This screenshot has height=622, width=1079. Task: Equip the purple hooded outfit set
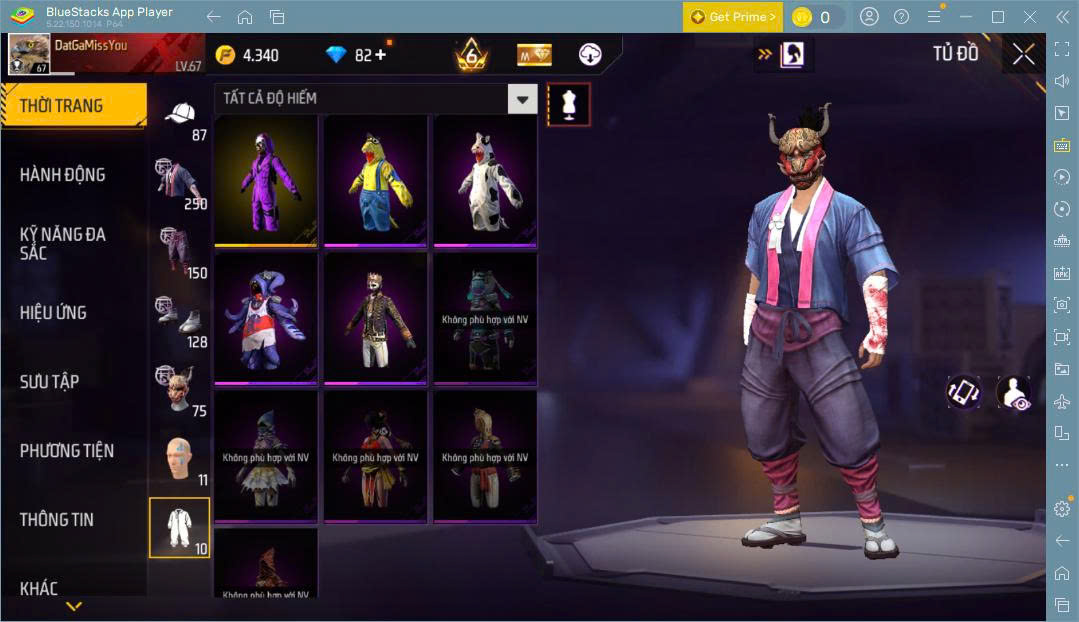(266, 180)
